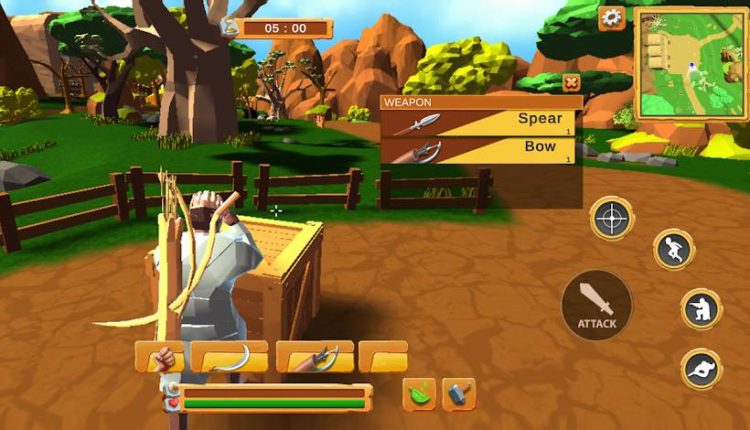This screenshot has height=430, width=750.
Task: Toggle the kneeling crouch stance button
Action: pyautogui.click(x=701, y=309)
